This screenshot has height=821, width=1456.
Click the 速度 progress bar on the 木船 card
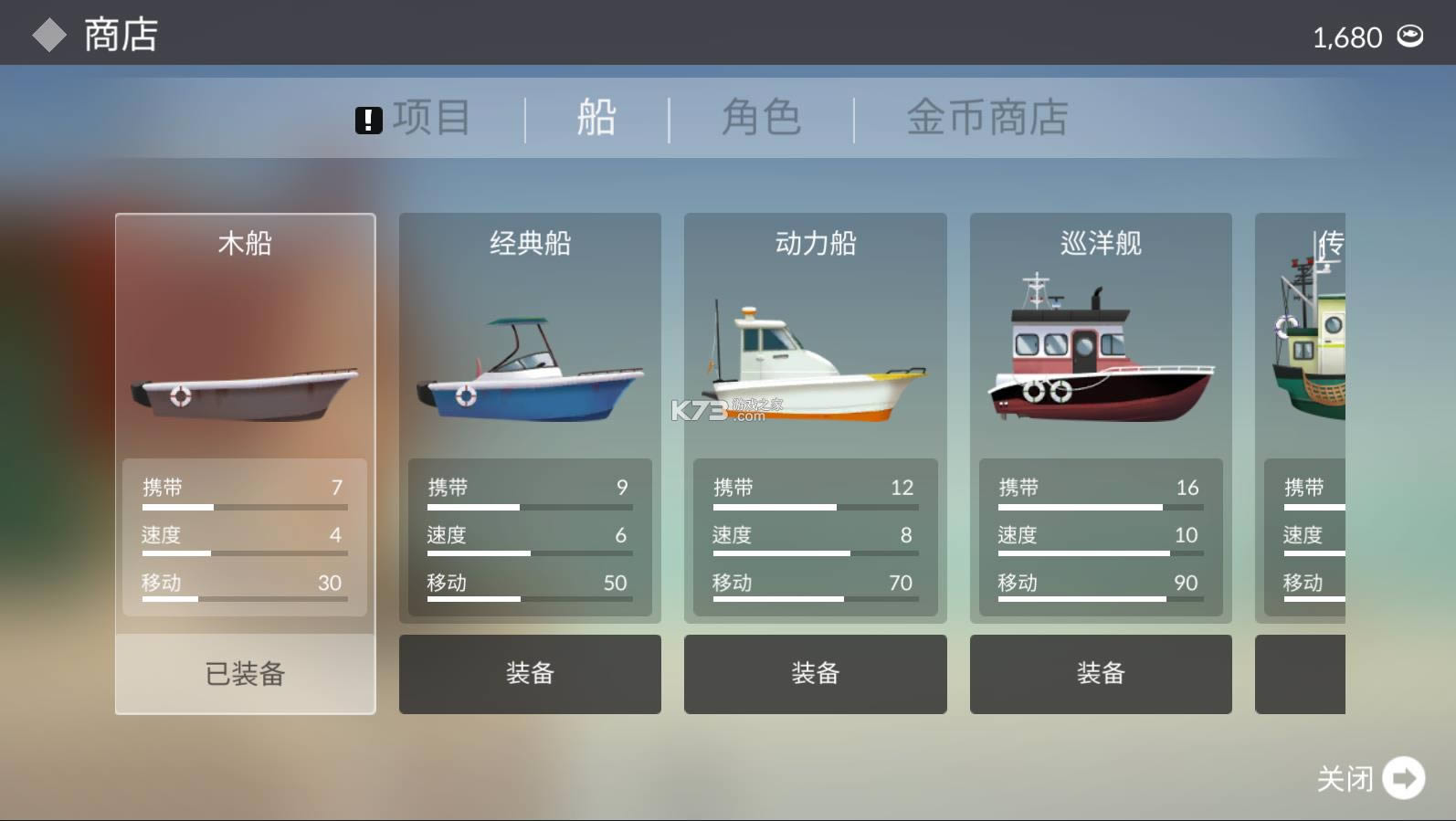pyautogui.click(x=244, y=551)
